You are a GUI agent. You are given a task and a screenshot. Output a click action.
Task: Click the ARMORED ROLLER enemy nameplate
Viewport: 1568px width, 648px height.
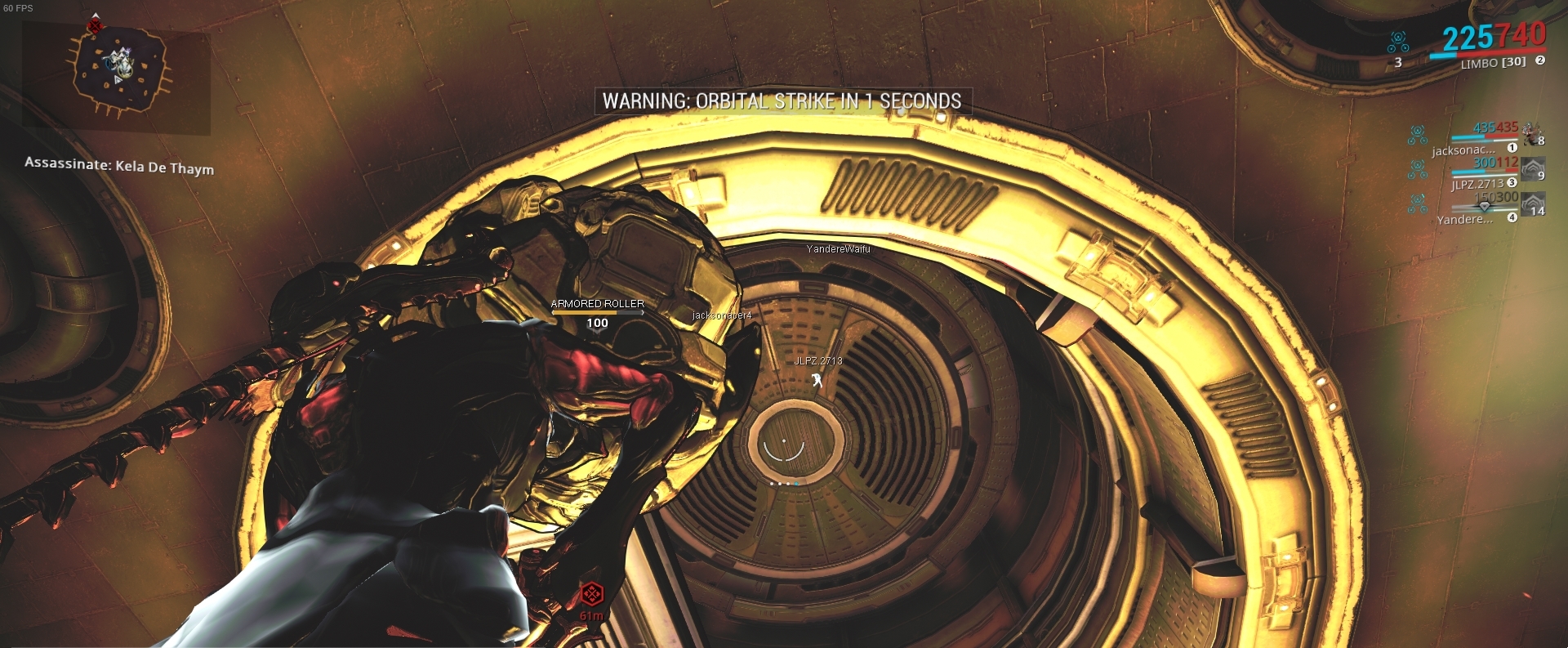(599, 305)
